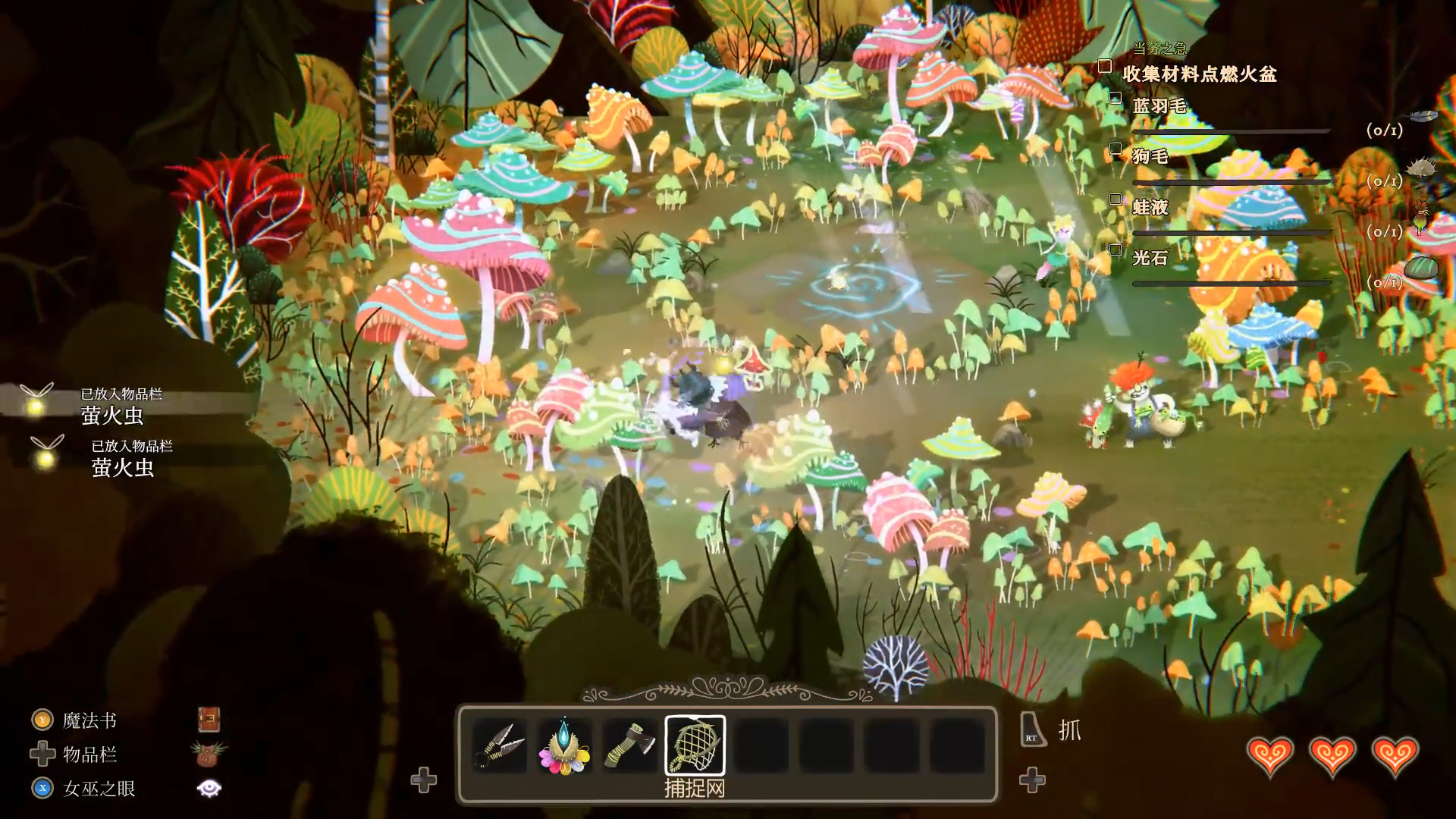Click the 收集材料点燃火盆 quest objective
The width and height of the screenshot is (1456, 819).
pos(1199,74)
